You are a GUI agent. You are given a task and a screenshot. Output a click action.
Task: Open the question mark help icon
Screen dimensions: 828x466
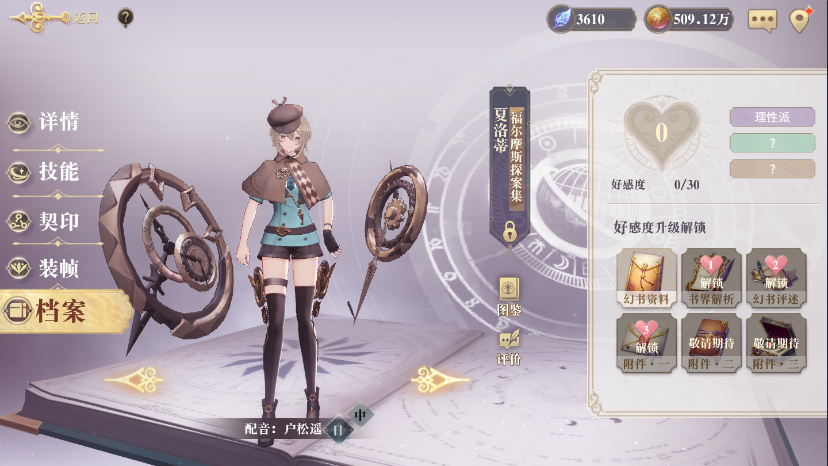coord(125,17)
